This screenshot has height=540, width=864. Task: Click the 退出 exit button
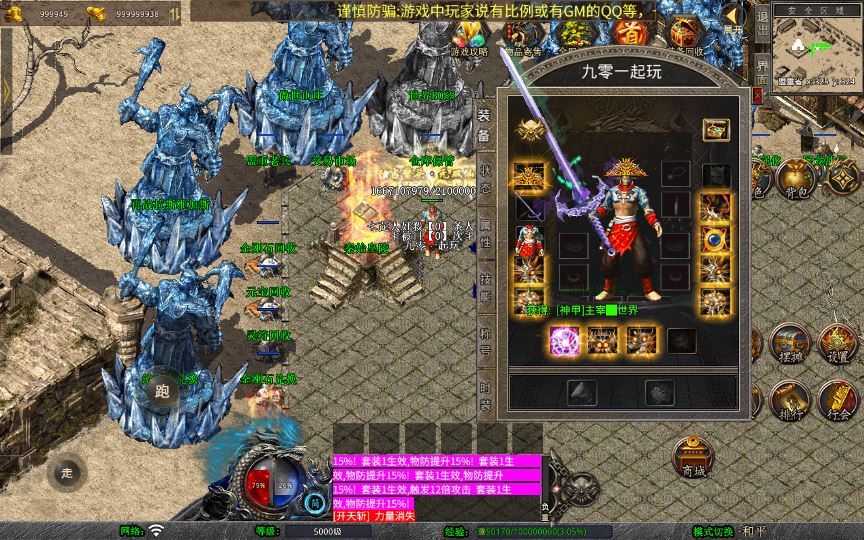pos(762,28)
